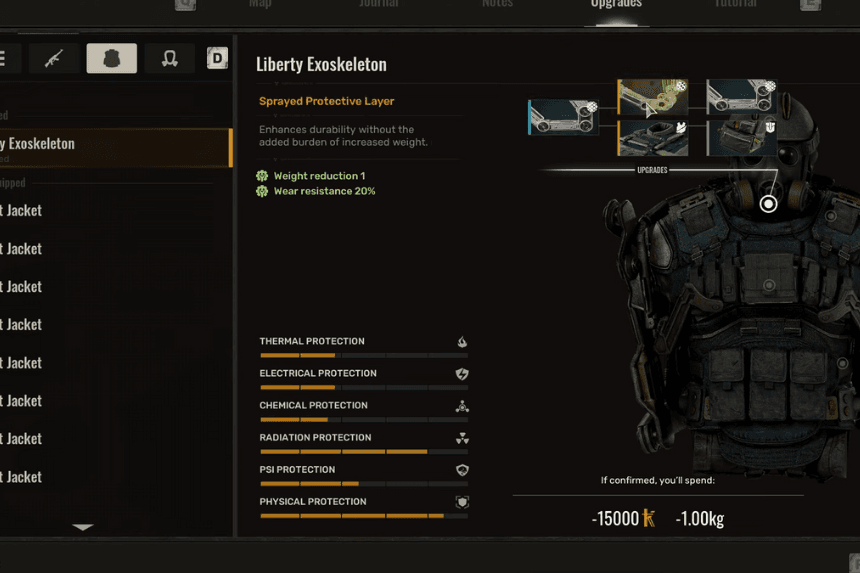
Task: Show more items with the list down arrow
Action: (83, 527)
